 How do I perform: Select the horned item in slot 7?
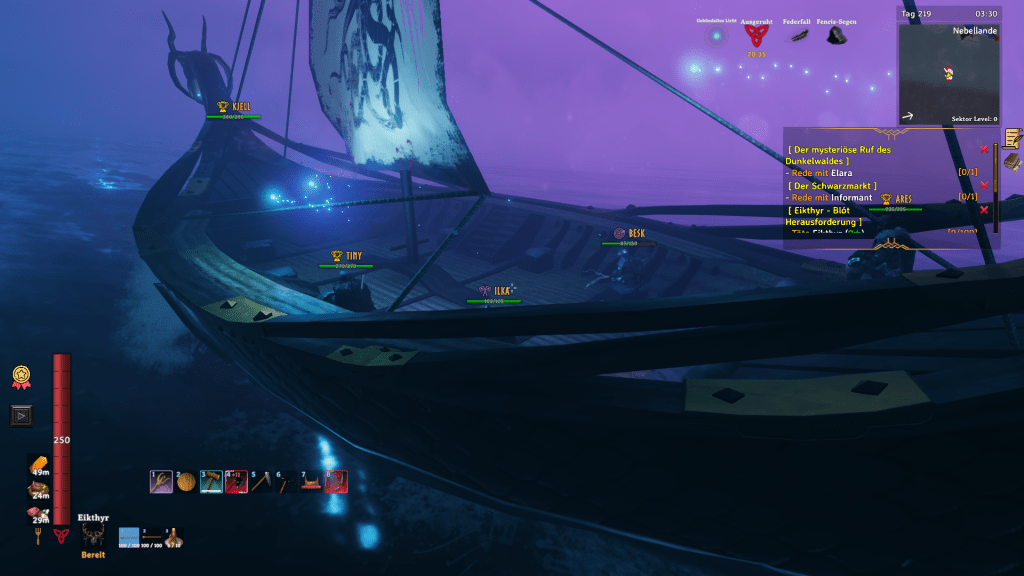311,482
